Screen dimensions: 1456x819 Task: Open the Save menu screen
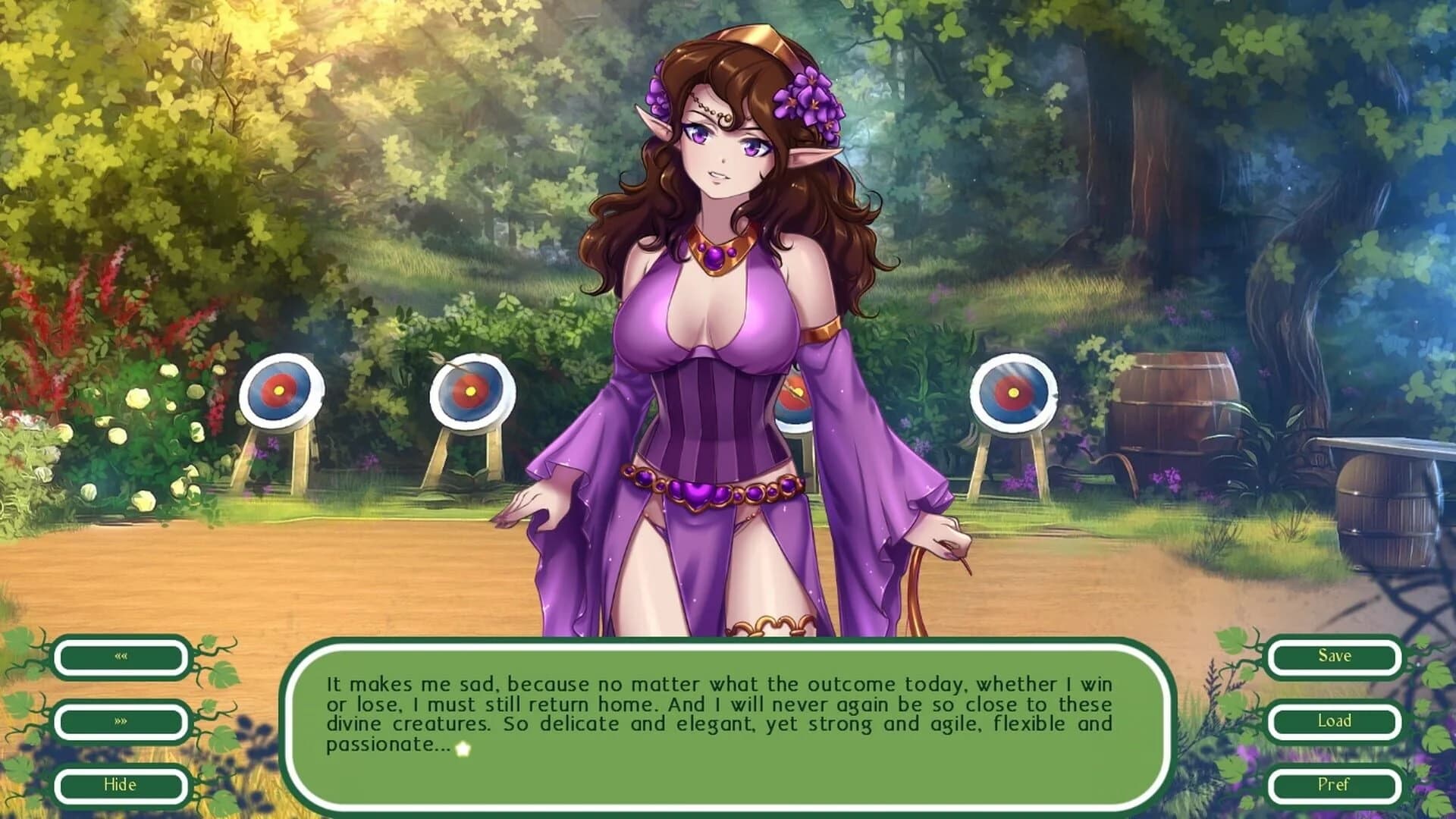[x=1335, y=657]
